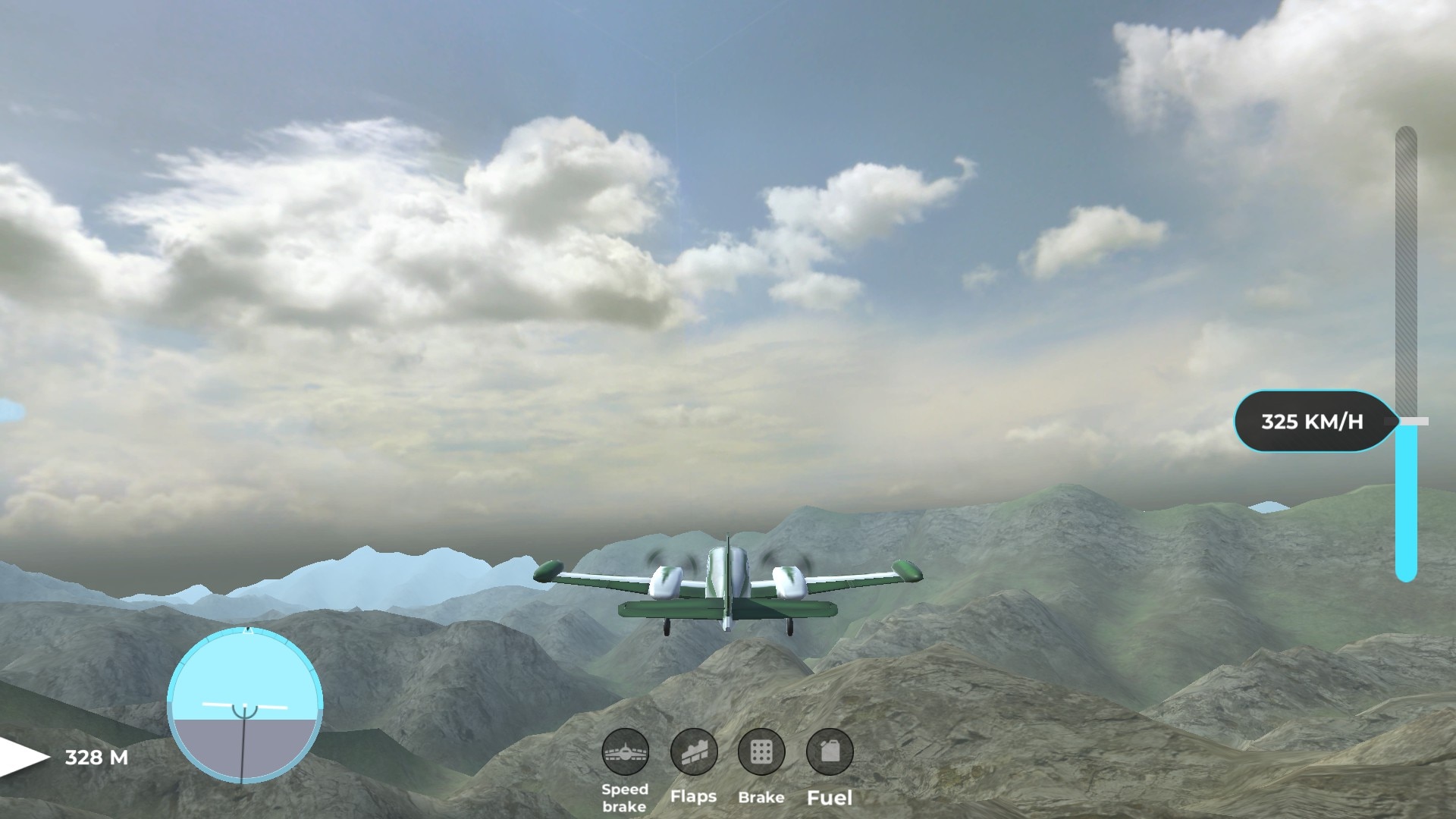This screenshot has height=819, width=1456.
Task: Toggle the Flaps control
Action: coord(693,752)
